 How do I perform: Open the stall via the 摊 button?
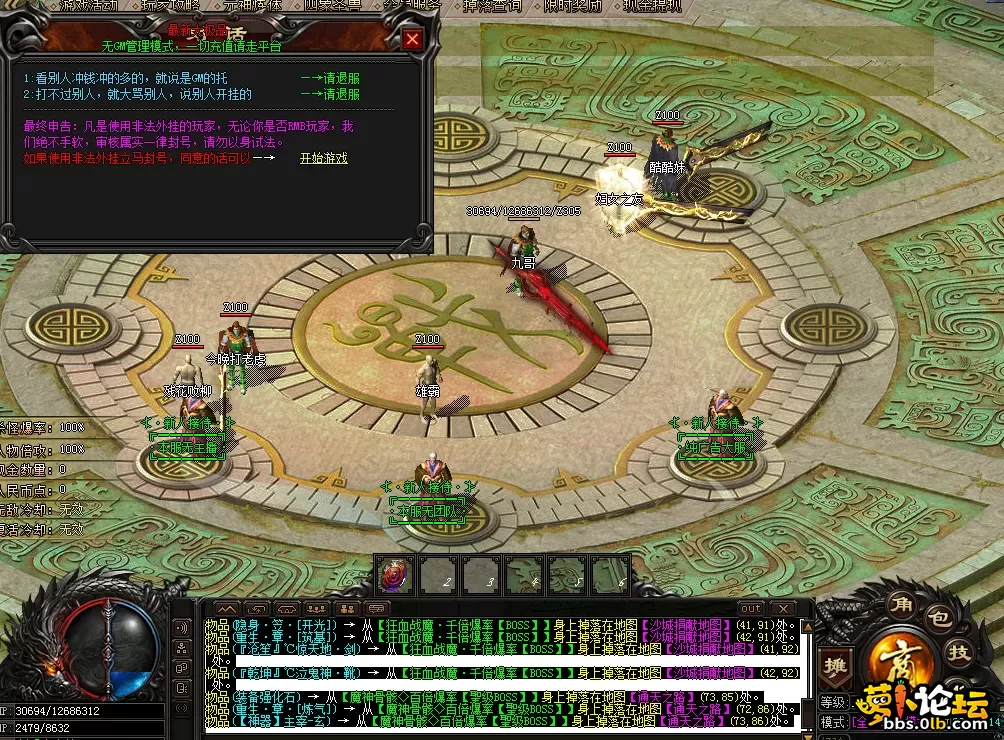point(834,664)
